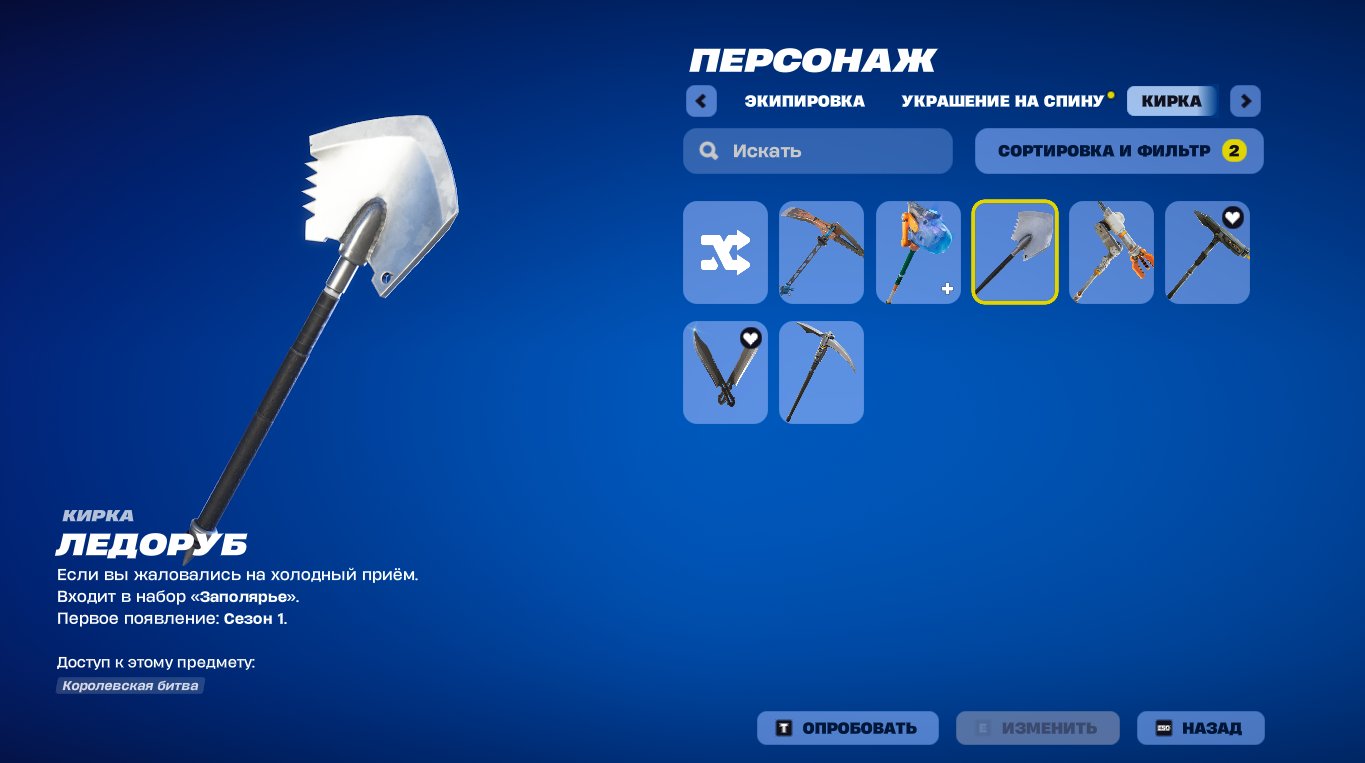1365x763 pixels.
Task: Click the right arrow to go to next category
Action: (1245, 101)
